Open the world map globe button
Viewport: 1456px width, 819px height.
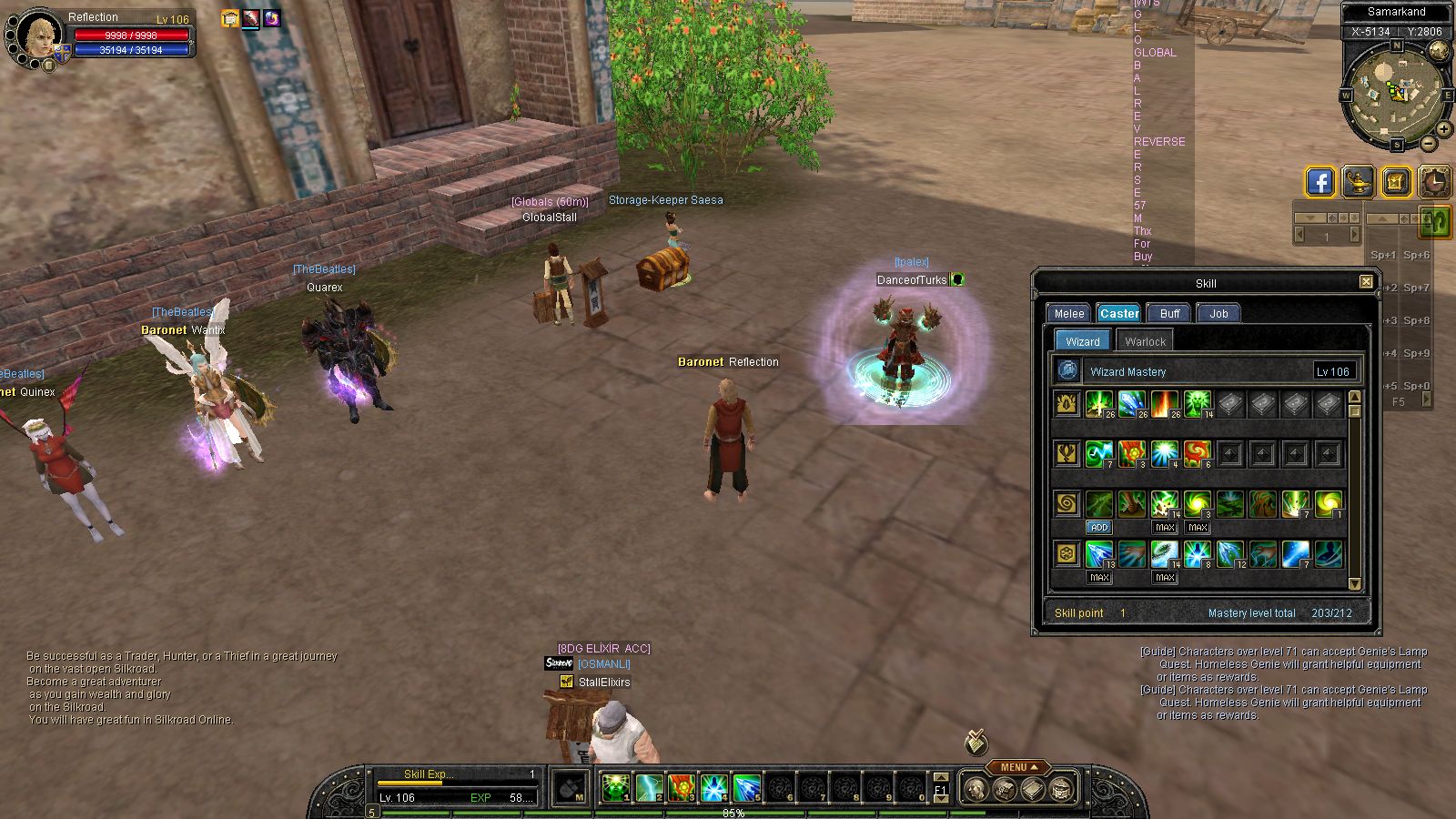pyautogui.click(x=1439, y=49)
